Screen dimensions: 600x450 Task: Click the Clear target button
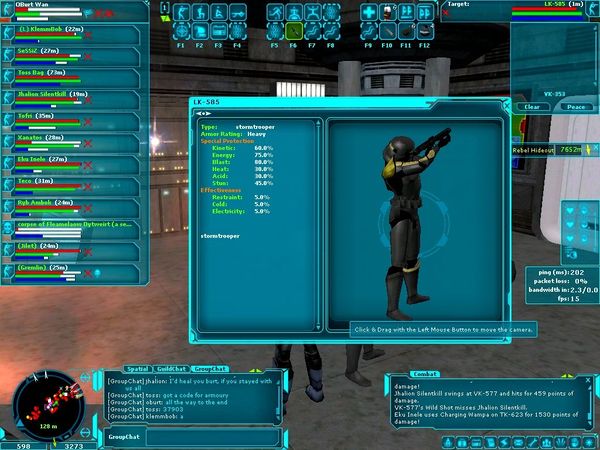tap(533, 107)
